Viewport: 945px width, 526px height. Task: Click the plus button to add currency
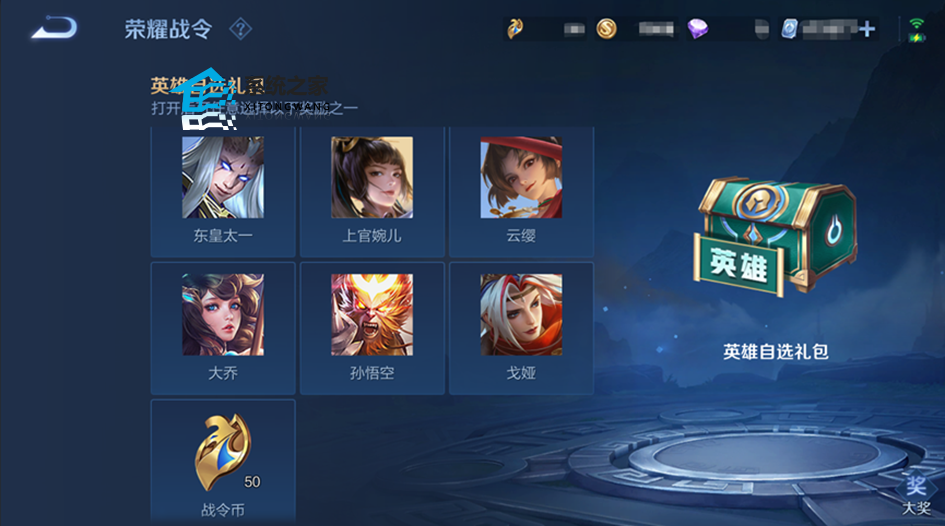pyautogui.click(x=867, y=29)
